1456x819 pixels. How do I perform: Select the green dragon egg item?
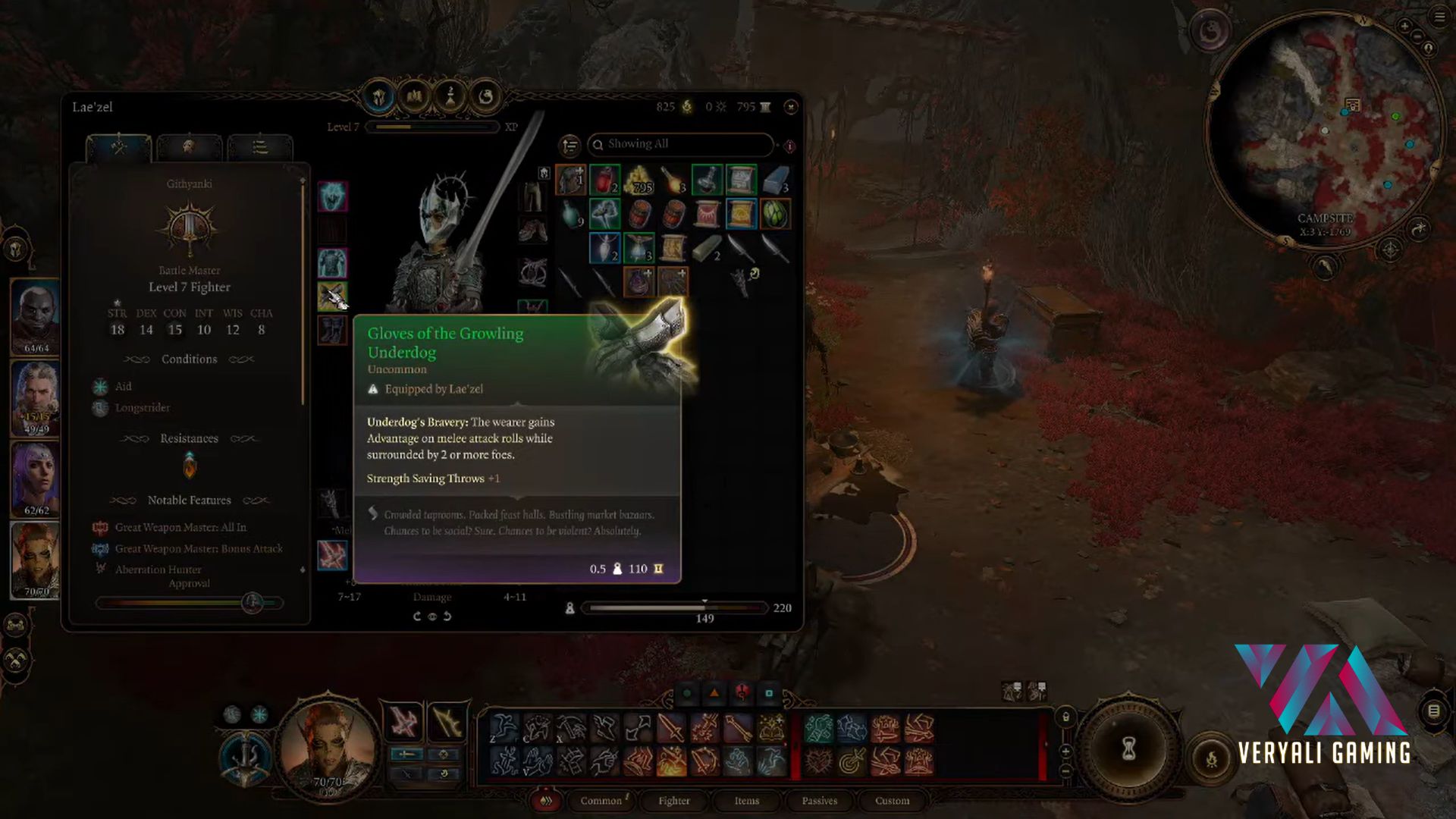(x=774, y=214)
